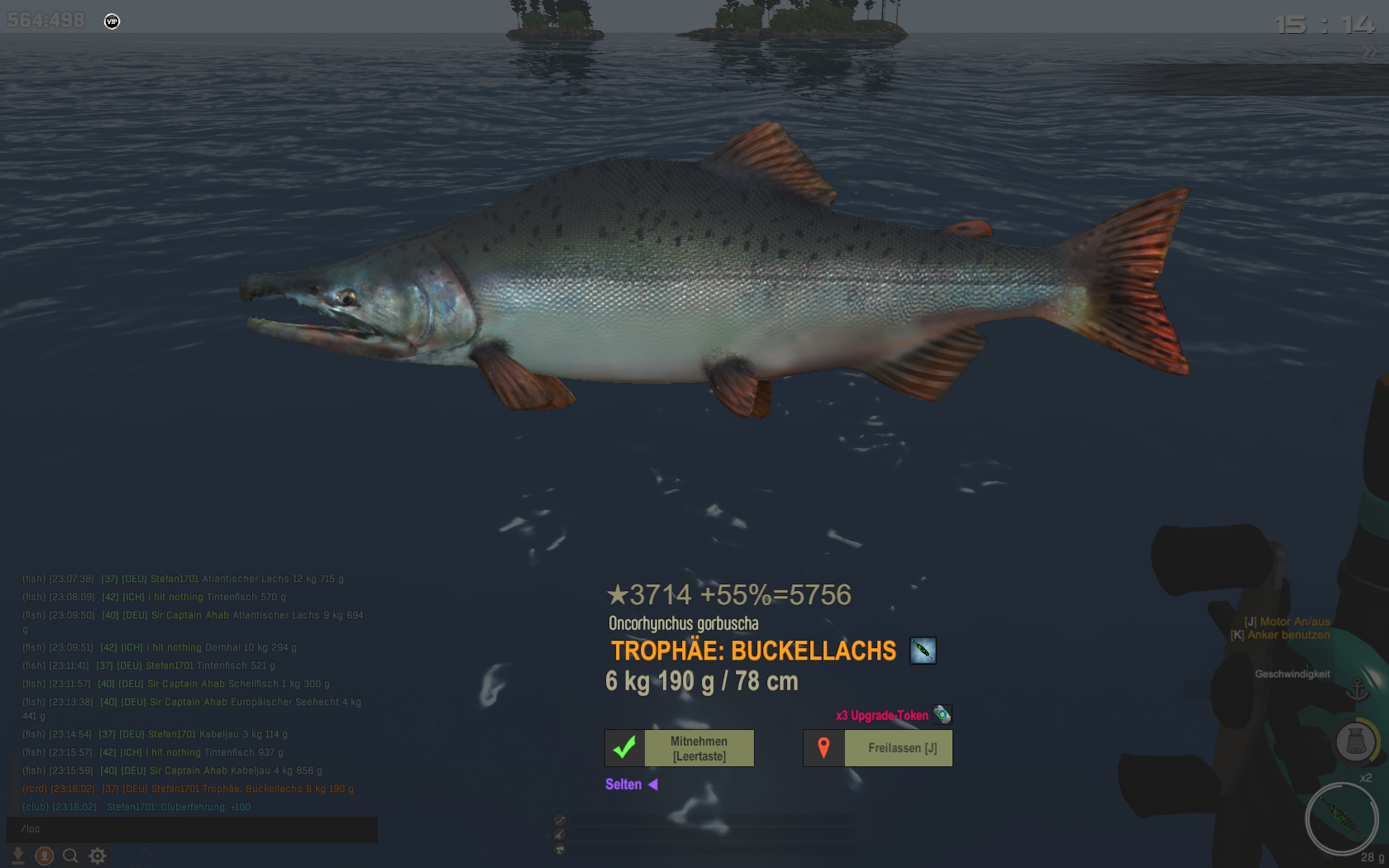This screenshot has width=1389, height=868.
Task: Click the keepnet fish basket icon
Action: coord(1356,742)
